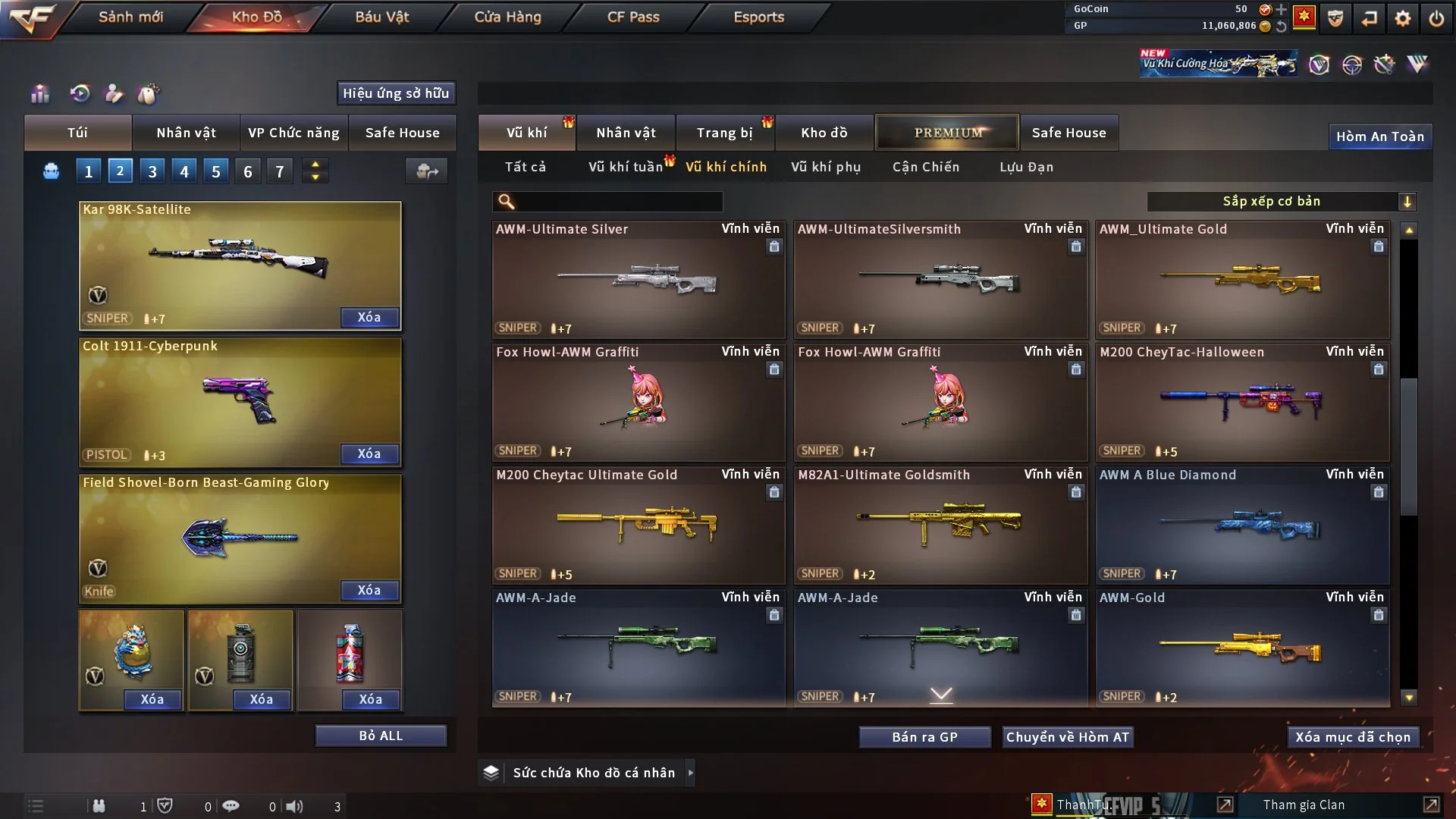Open the Sắp xếp cơ bản sort dropdown
Screen dimensions: 1456x819
1281,202
